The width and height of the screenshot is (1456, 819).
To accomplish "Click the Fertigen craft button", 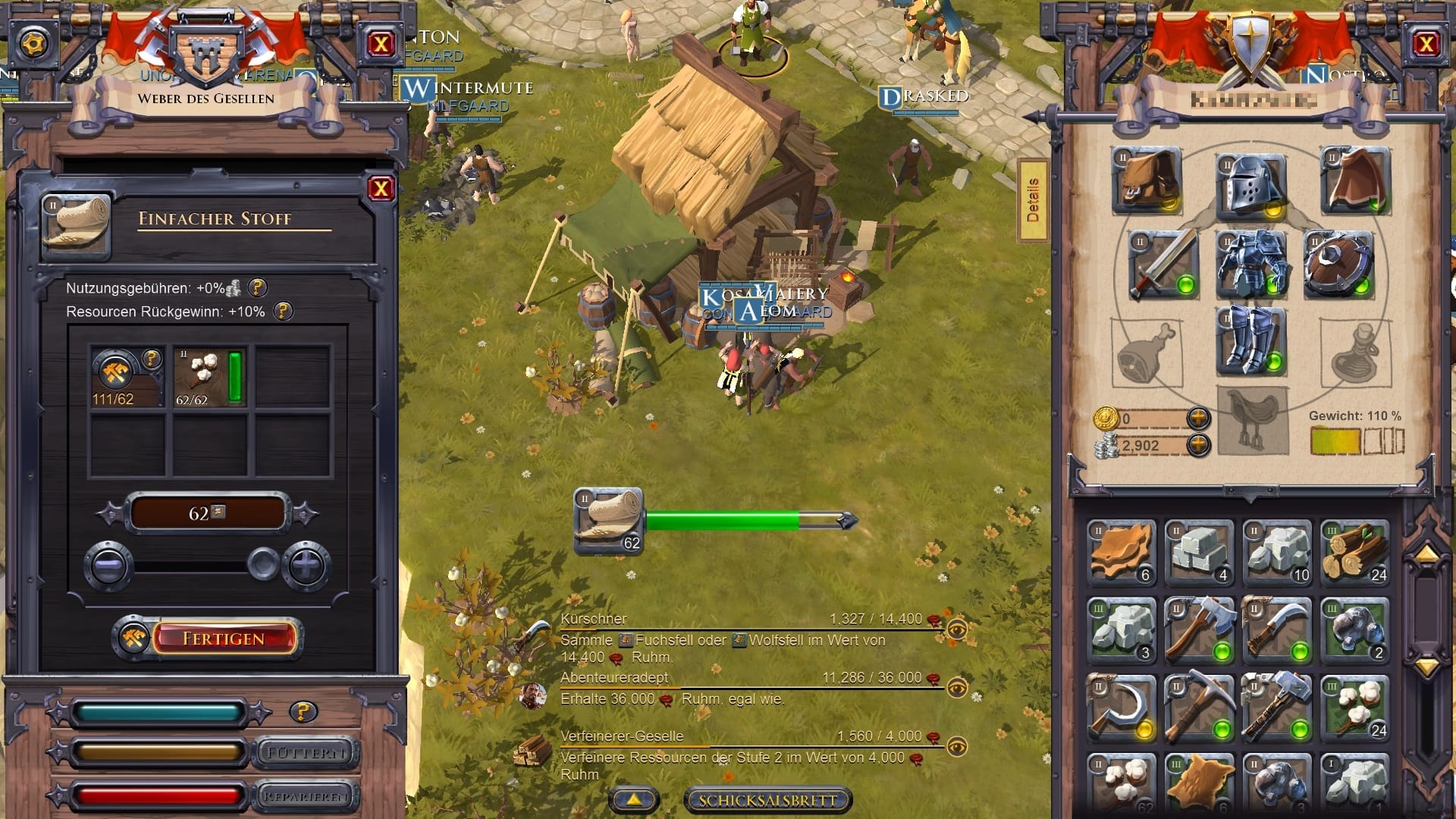I will (223, 639).
